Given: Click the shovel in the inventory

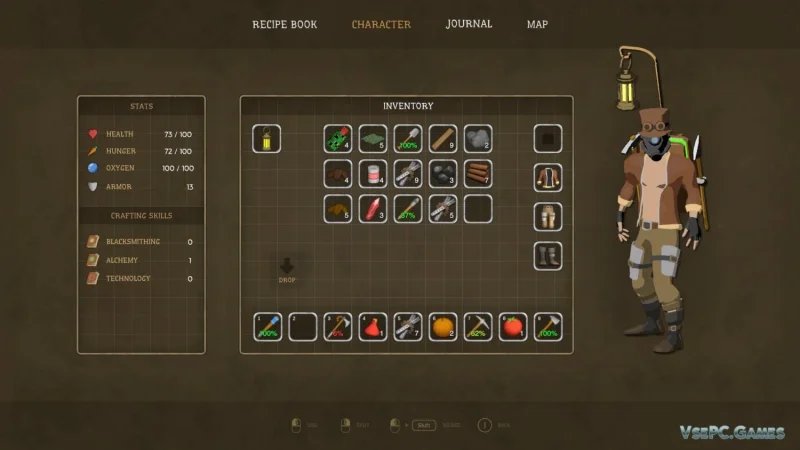Looking at the screenshot, I should (408, 138).
